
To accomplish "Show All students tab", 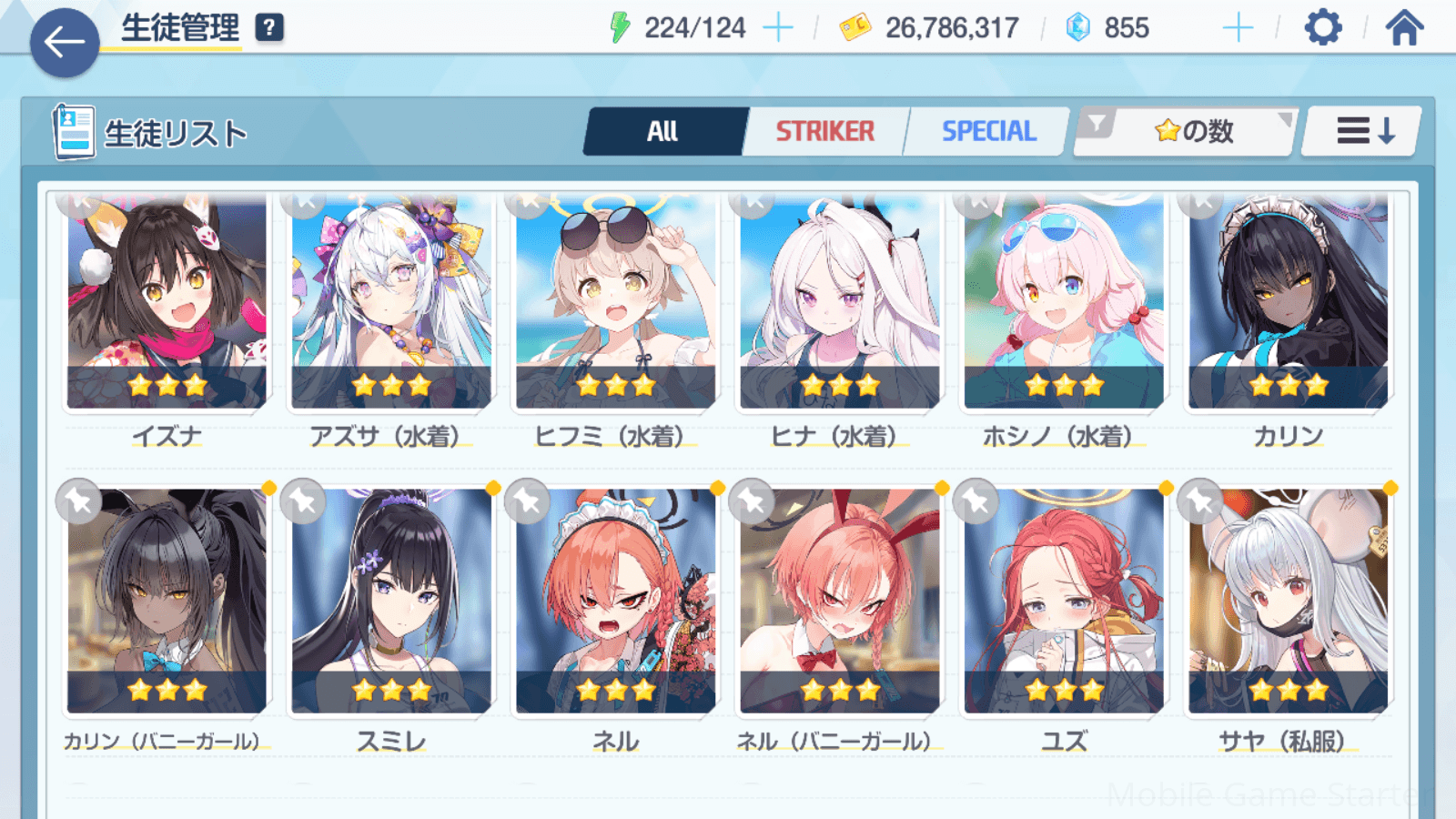I will [663, 132].
